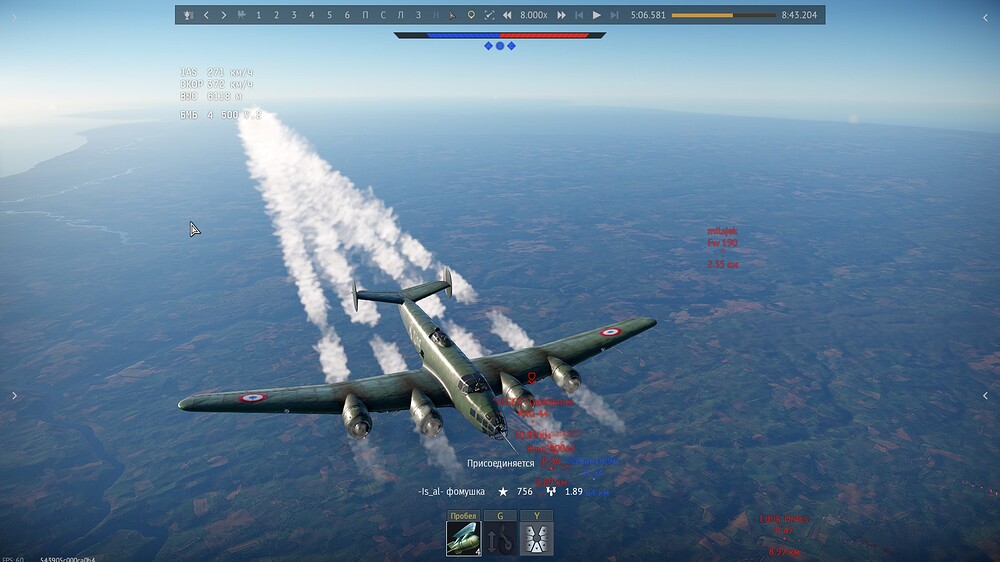Viewport: 1000px width, 562px height.
Task: Resume replay with the play button
Action: pyautogui.click(x=597, y=15)
